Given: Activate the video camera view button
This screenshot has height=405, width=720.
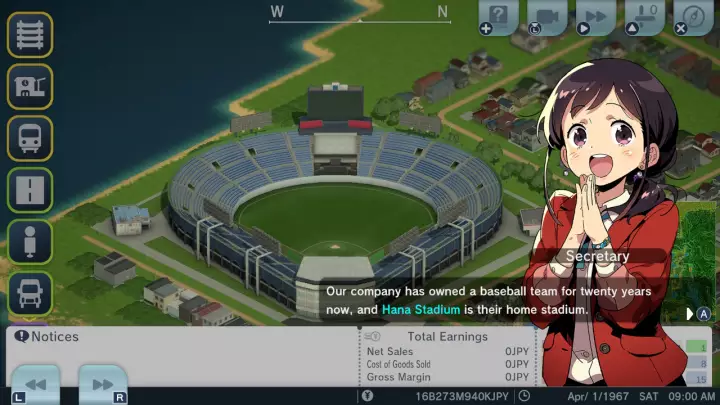Looking at the screenshot, I should 547,17.
